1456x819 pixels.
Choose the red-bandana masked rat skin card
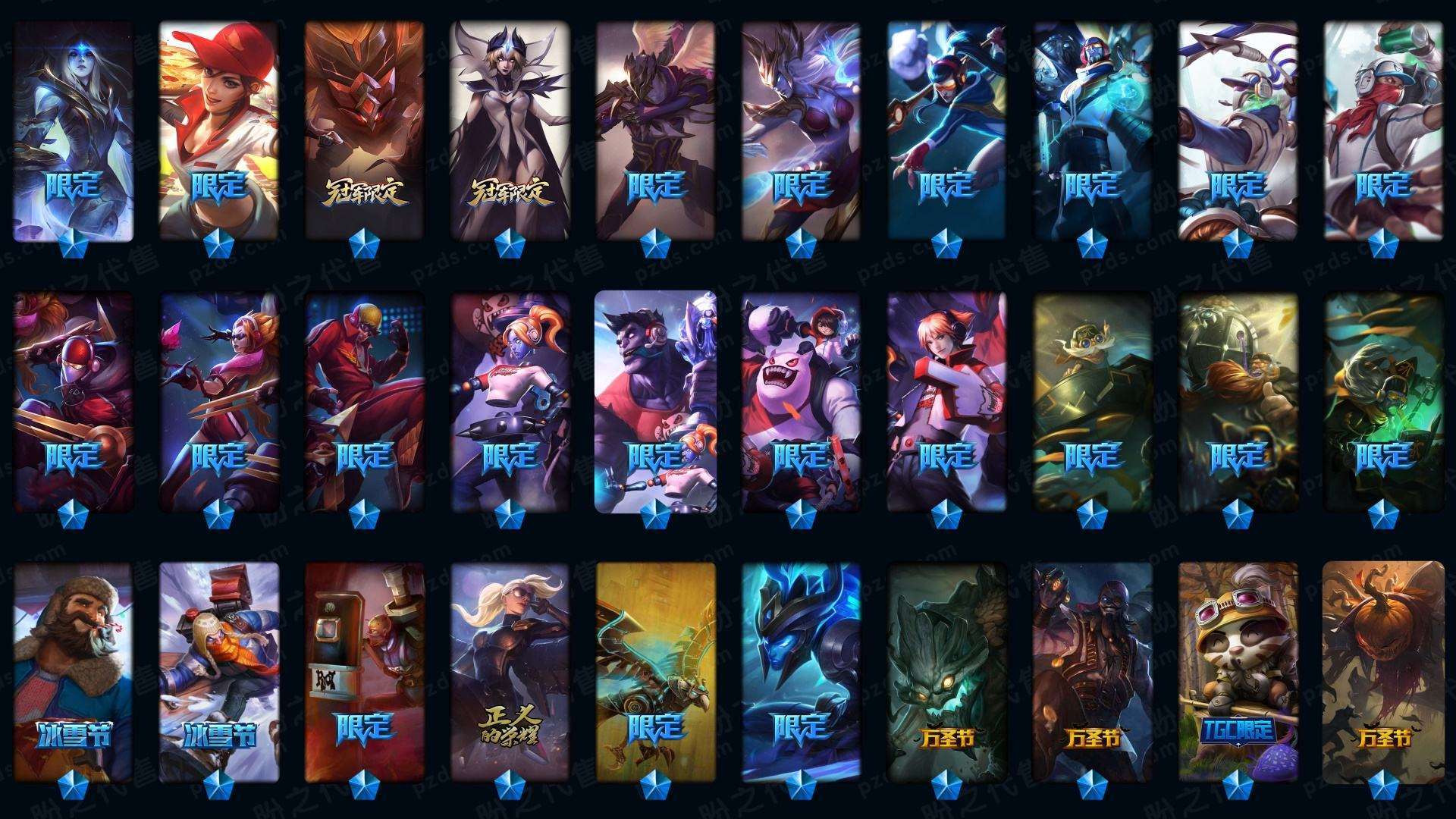coord(1383,129)
